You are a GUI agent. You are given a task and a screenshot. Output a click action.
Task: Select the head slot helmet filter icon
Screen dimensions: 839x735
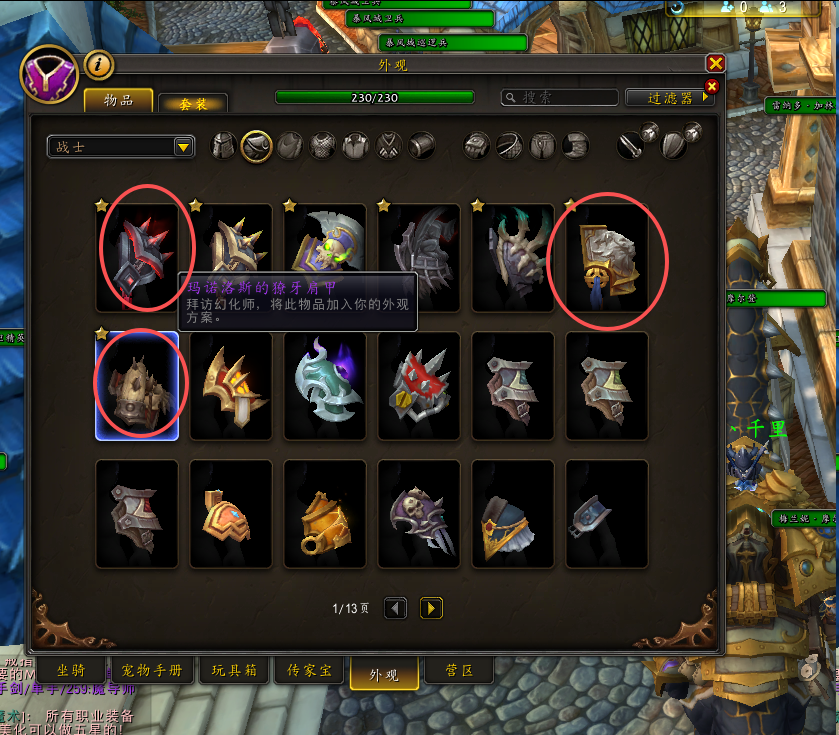click(x=224, y=146)
